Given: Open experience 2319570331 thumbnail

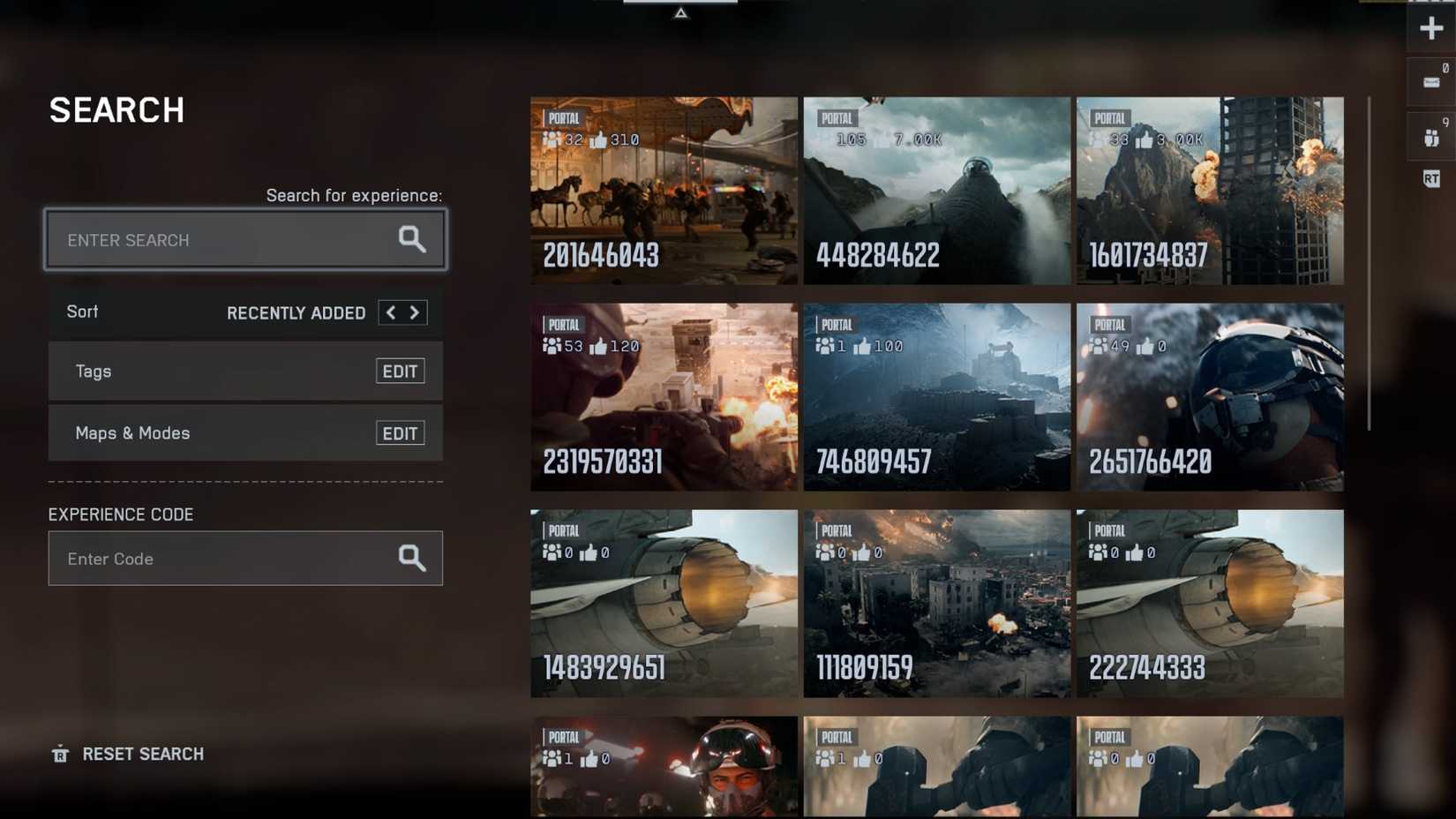Looking at the screenshot, I should click(663, 397).
